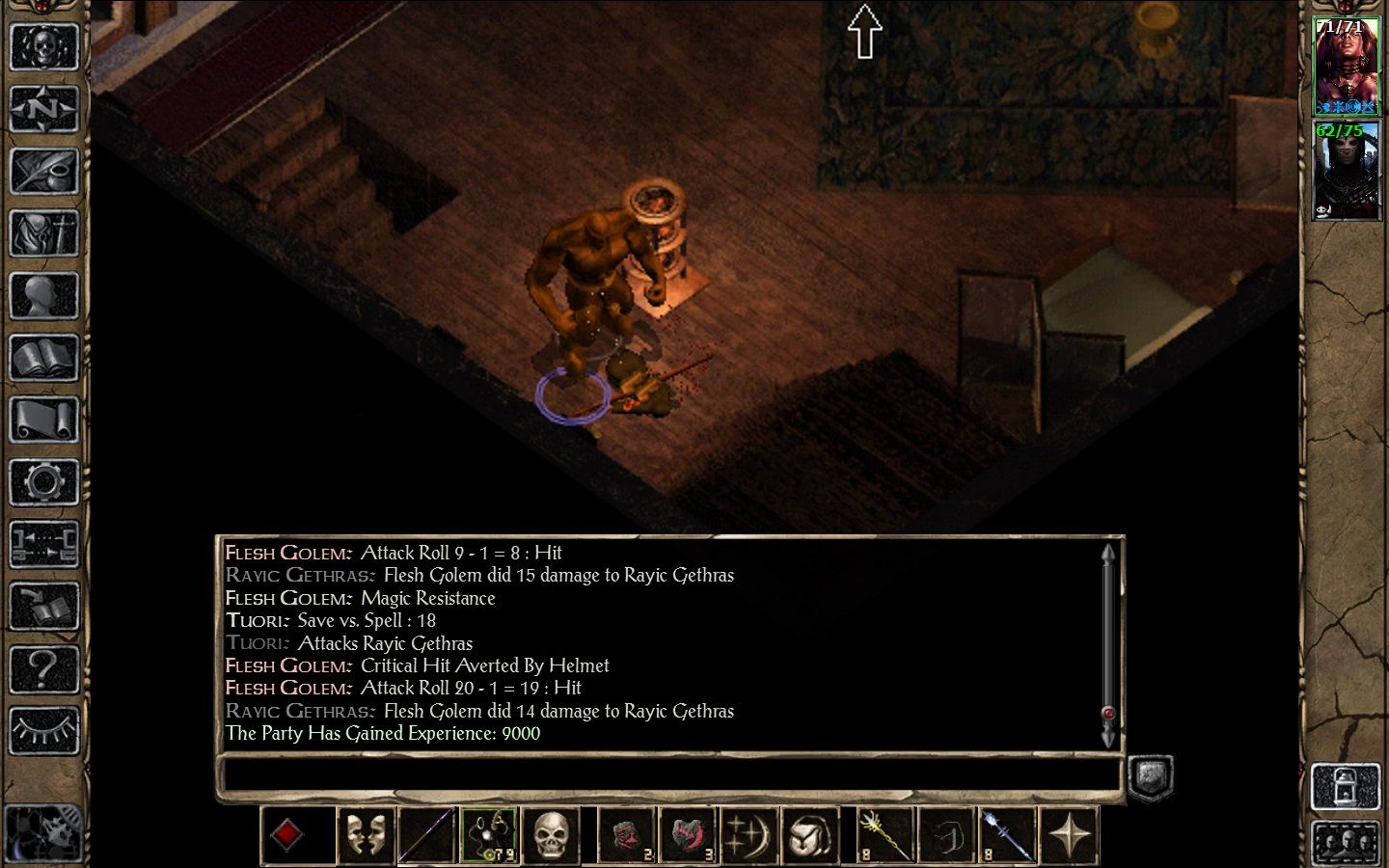Select the quarterstaff weapon slot
Screen dimensions: 1389x868
click(x=426, y=835)
